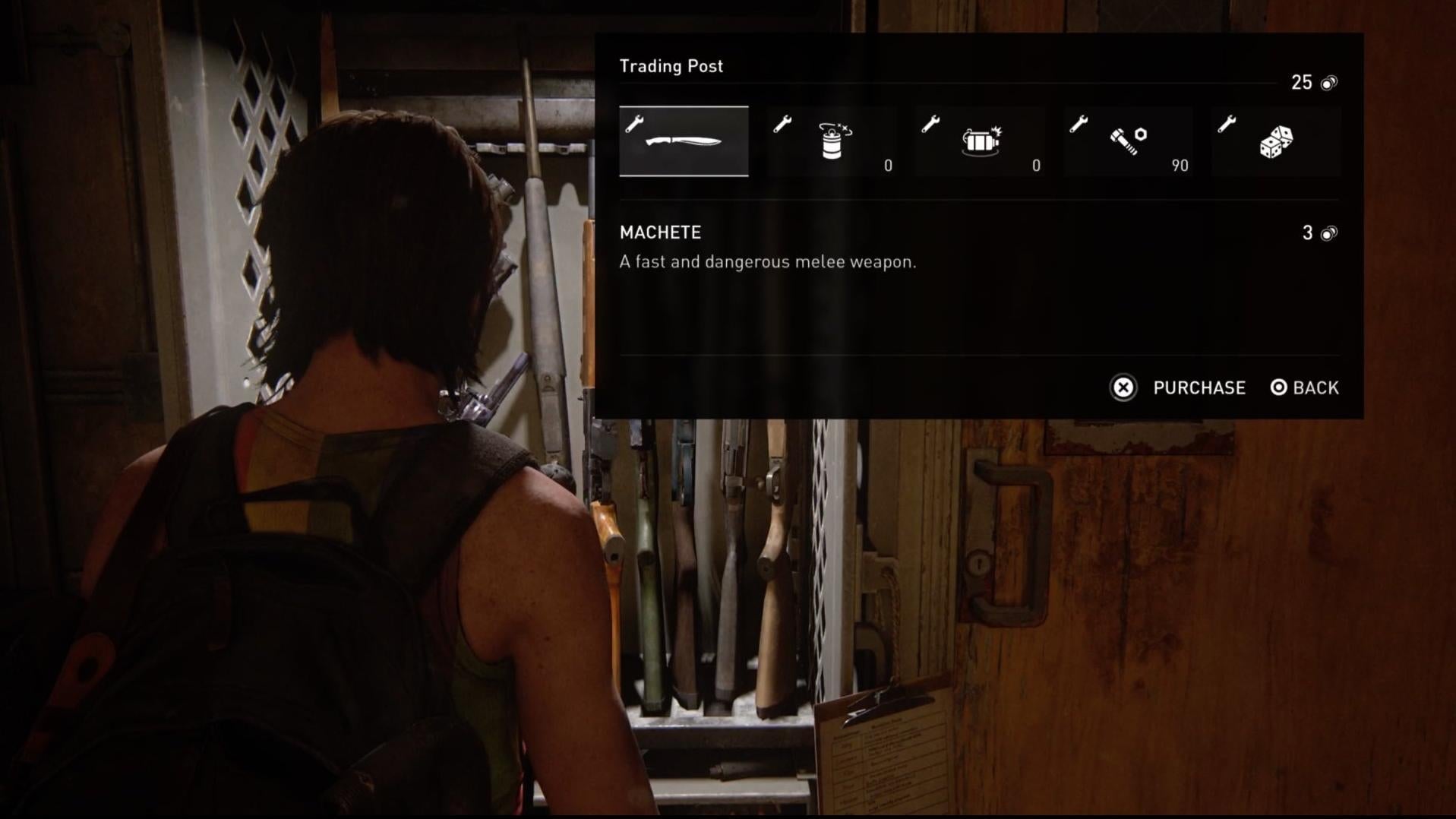
Task: Select the machete blade icon in the trade list
Action: tap(683, 142)
